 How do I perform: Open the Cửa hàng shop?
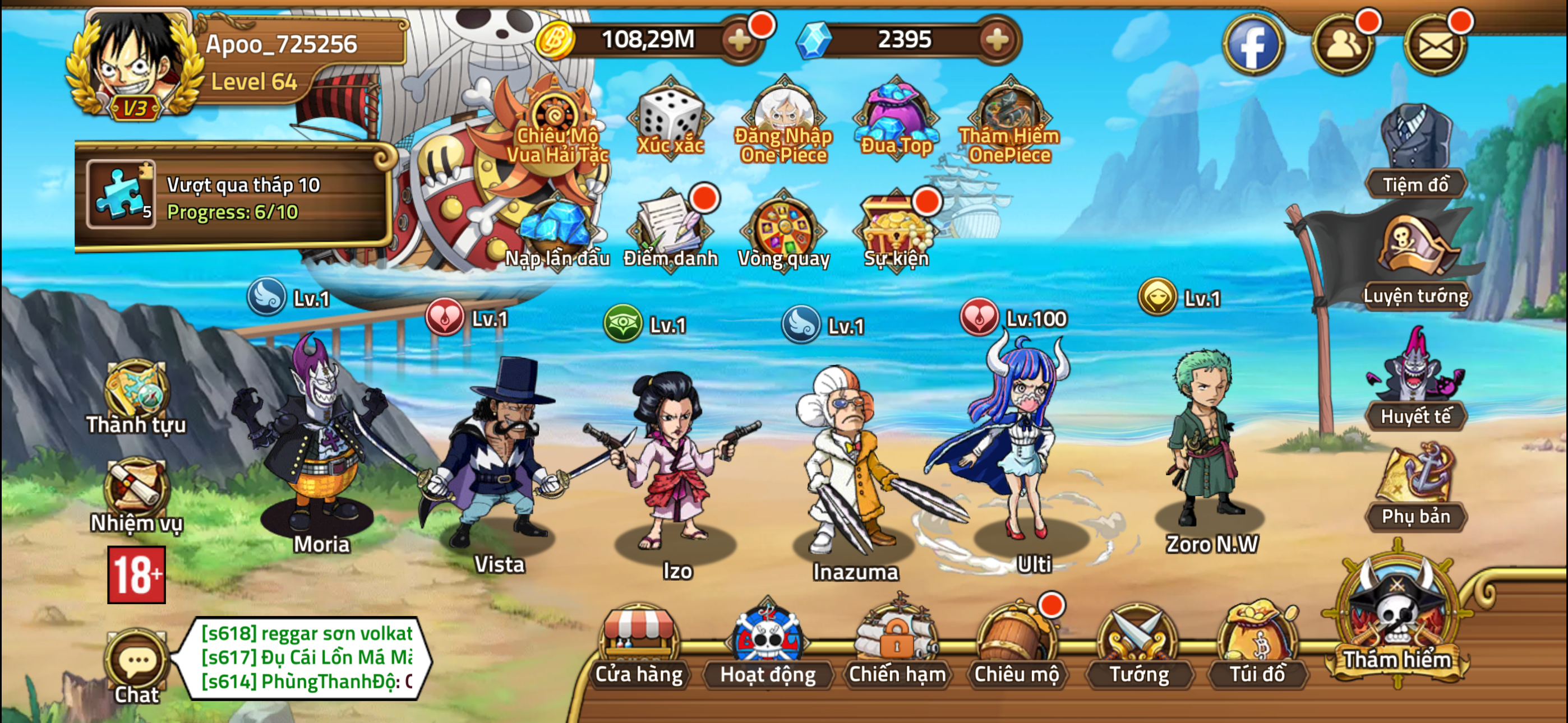point(639,646)
